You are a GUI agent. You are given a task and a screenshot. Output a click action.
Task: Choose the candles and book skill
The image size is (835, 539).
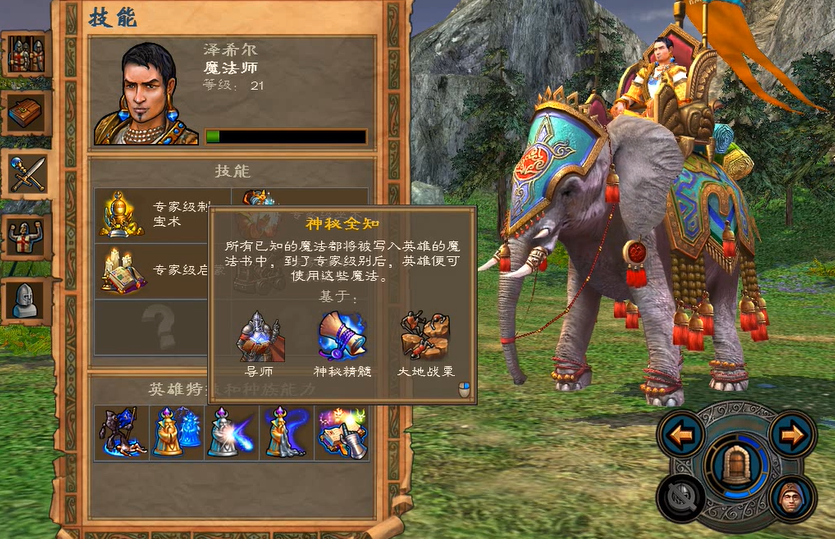[x=121, y=270]
